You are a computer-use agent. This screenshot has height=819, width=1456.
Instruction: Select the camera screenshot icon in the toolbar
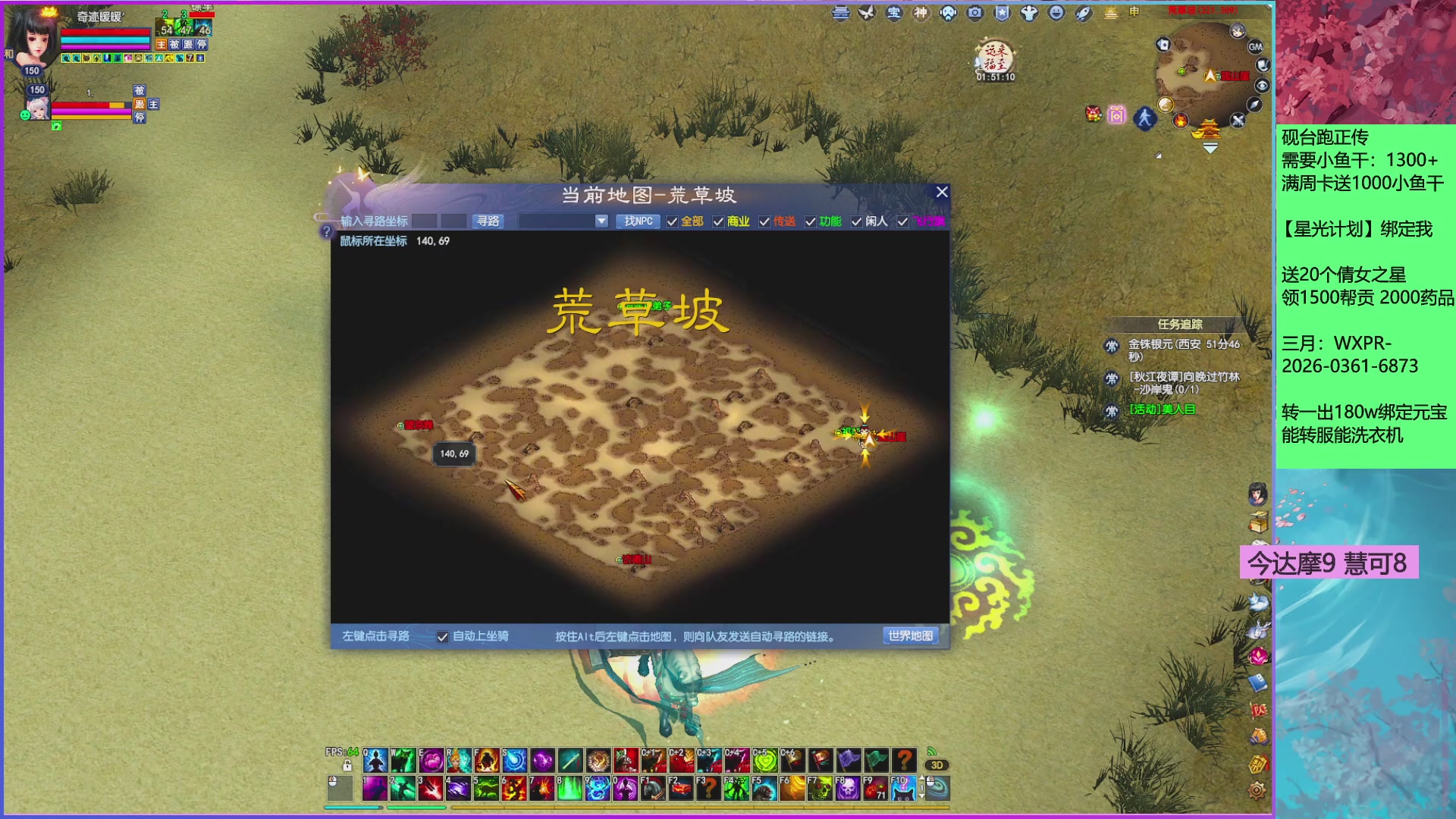(x=974, y=13)
